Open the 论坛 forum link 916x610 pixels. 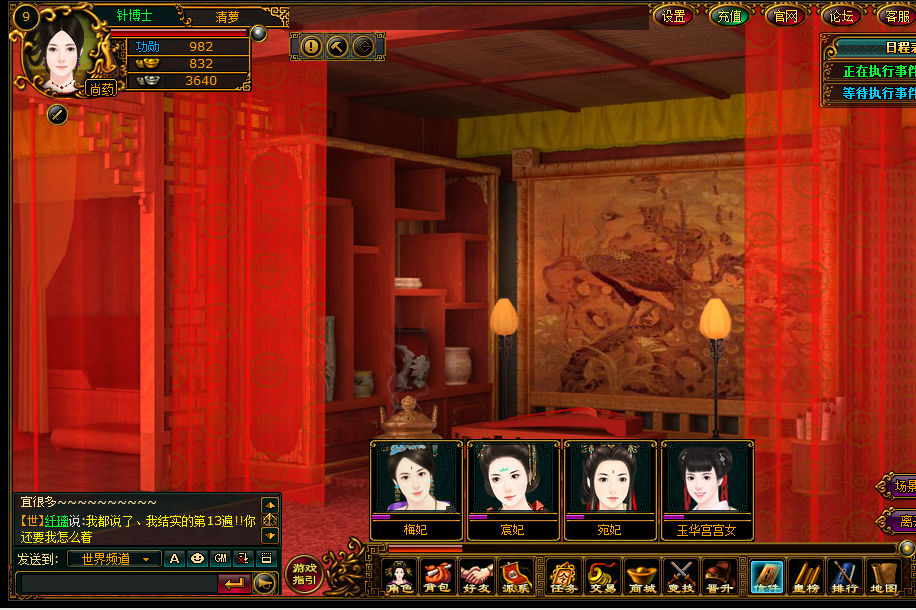point(840,15)
